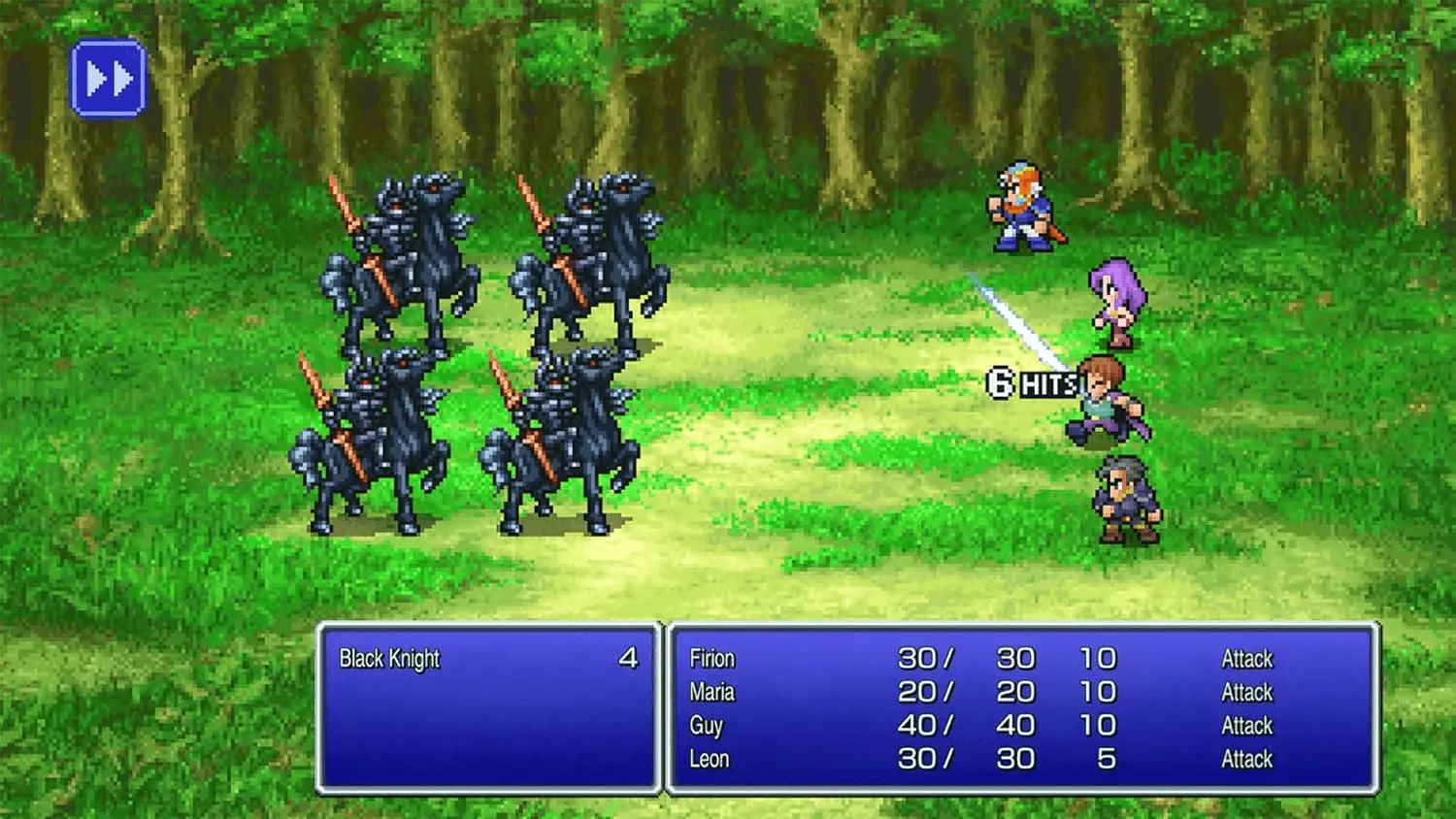This screenshot has width=1456, height=819.
Task: Select Maria's purple-haired sprite
Action: [x=1116, y=301]
